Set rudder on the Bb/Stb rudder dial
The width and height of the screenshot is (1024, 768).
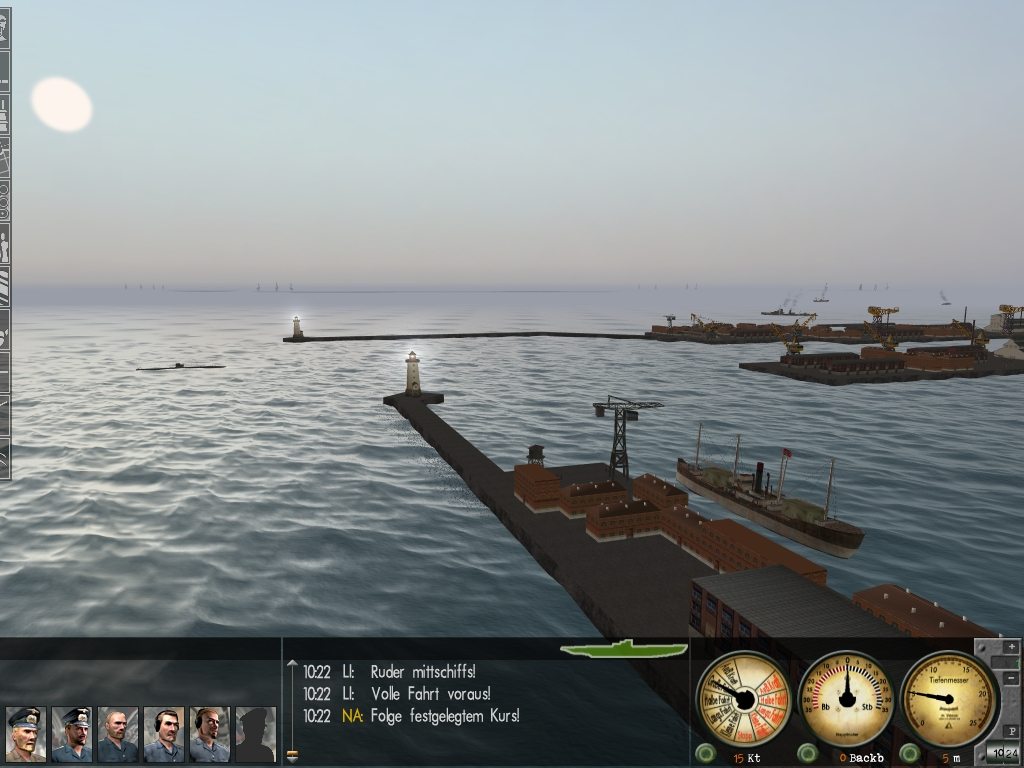tap(847, 698)
